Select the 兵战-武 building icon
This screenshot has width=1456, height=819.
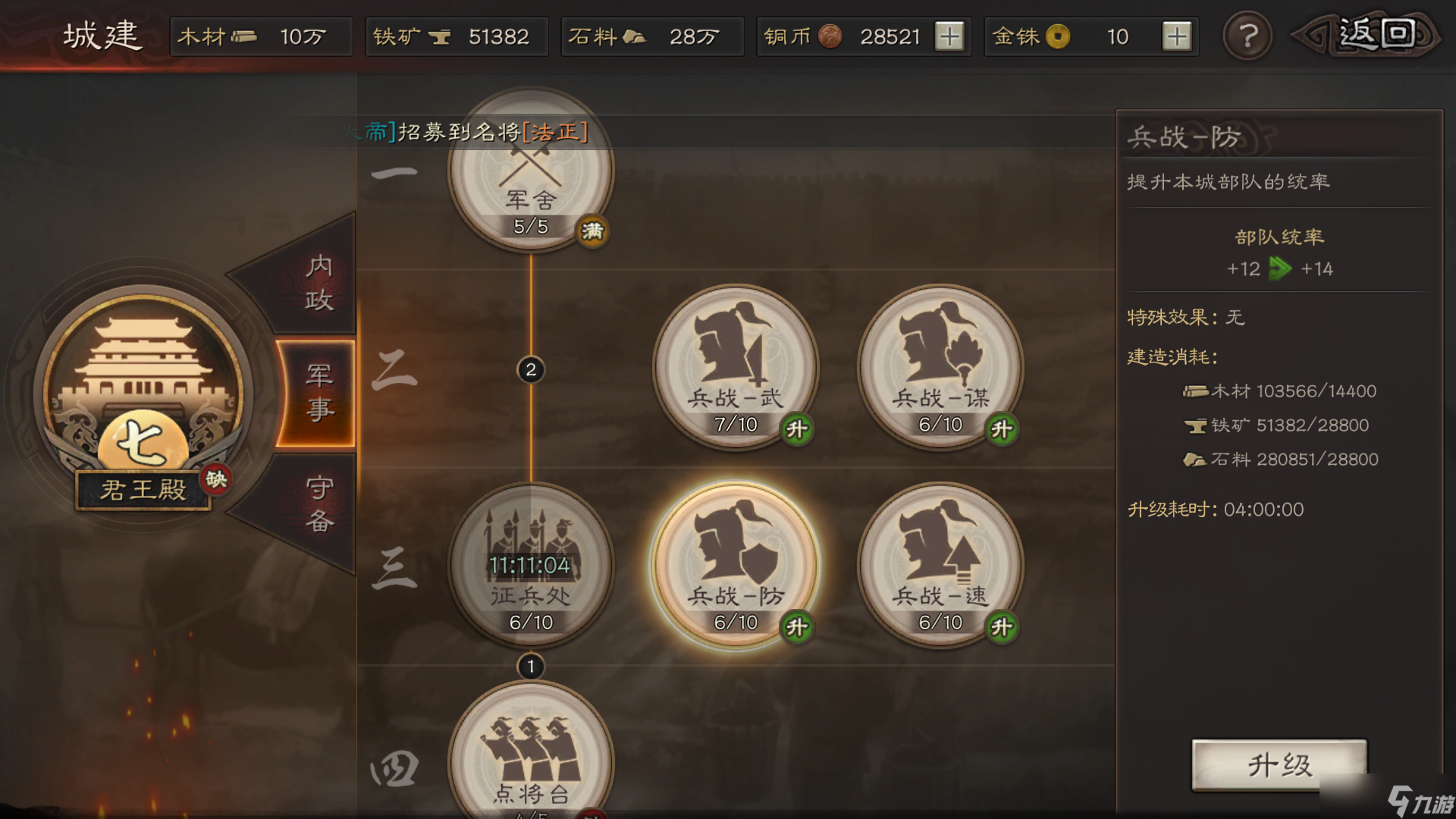pyautogui.click(x=734, y=368)
